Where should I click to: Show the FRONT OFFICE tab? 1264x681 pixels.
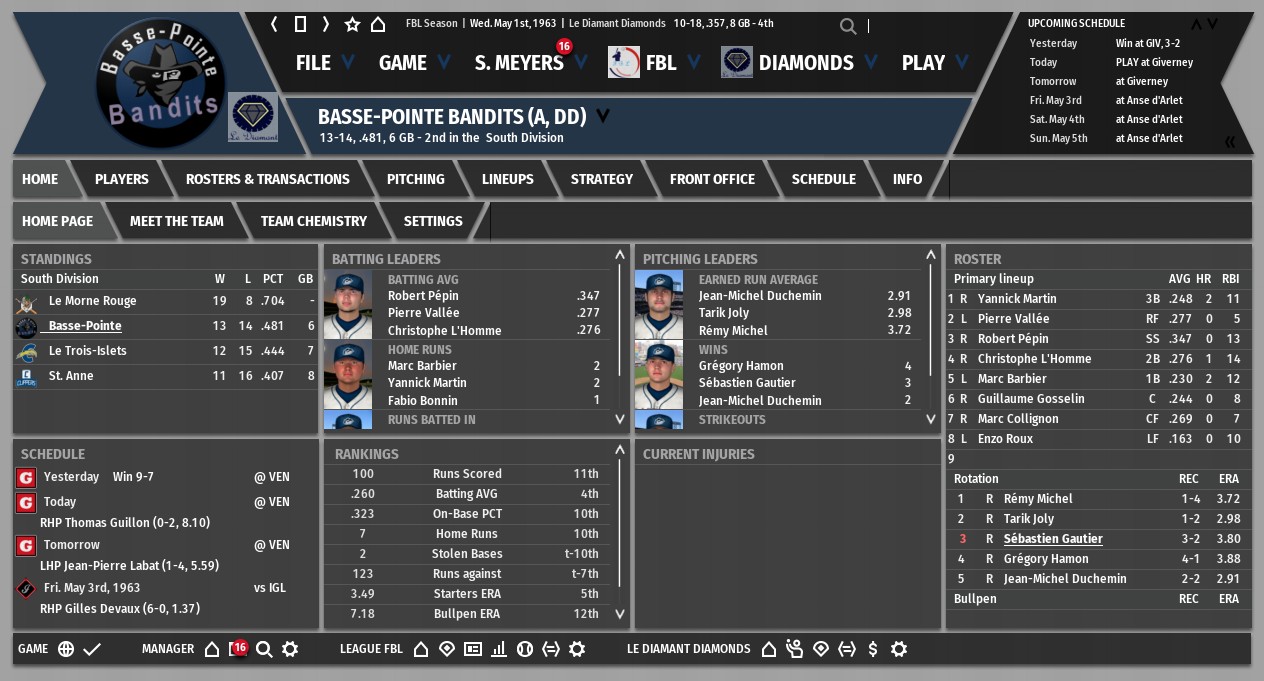pyautogui.click(x=712, y=179)
